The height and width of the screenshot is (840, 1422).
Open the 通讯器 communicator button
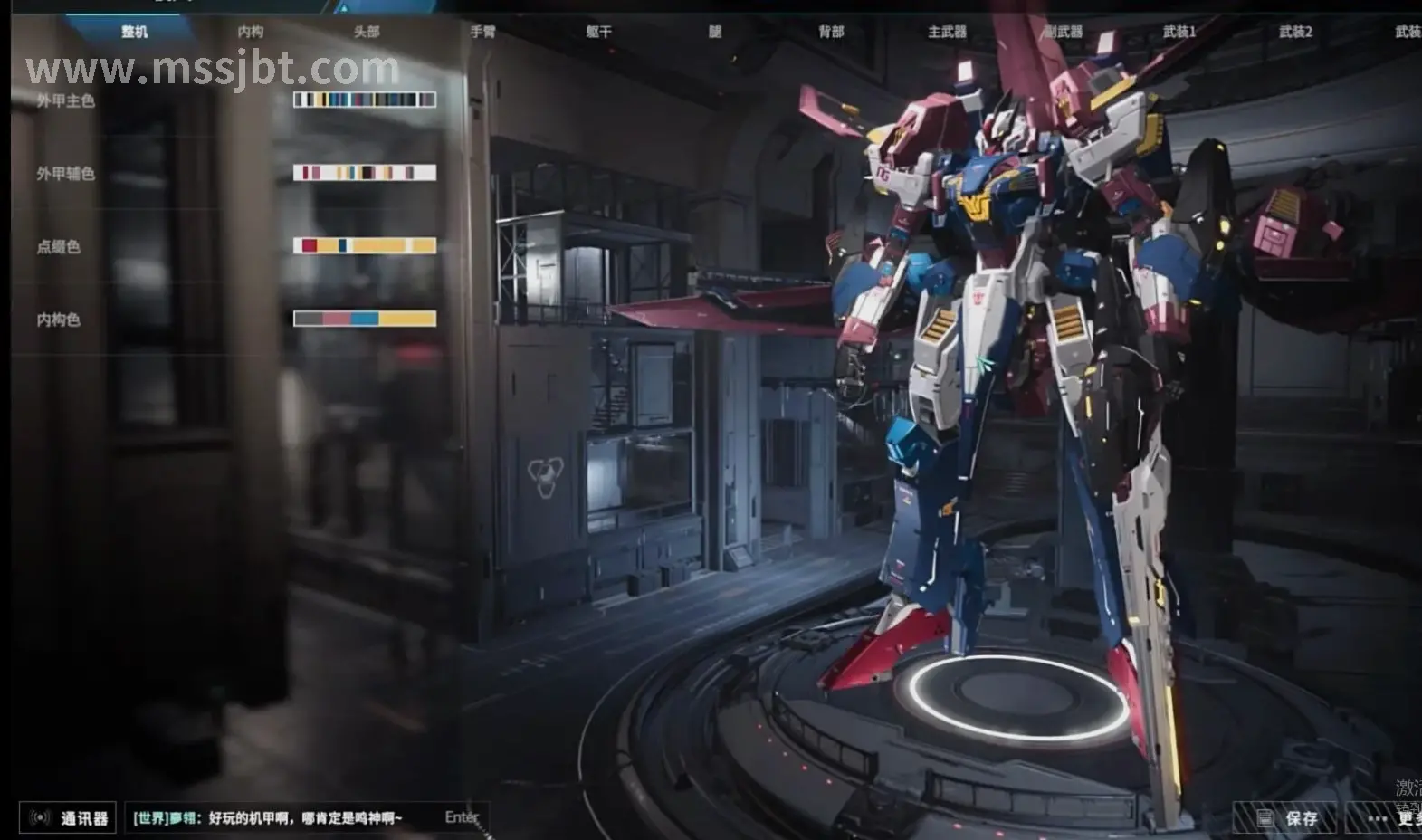[x=69, y=818]
